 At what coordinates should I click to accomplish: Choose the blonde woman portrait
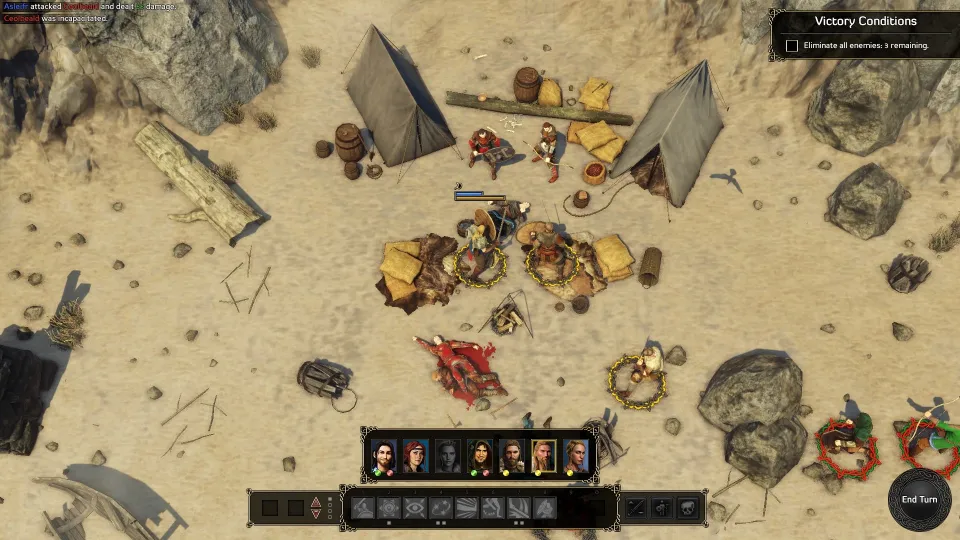tap(576, 455)
